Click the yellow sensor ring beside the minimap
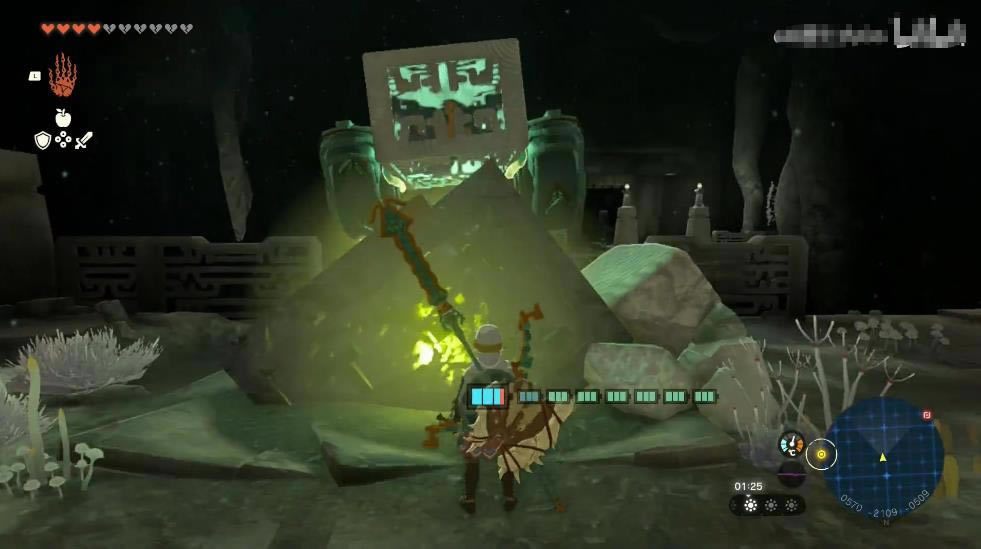Image resolution: width=981 pixels, height=549 pixels. (821, 454)
